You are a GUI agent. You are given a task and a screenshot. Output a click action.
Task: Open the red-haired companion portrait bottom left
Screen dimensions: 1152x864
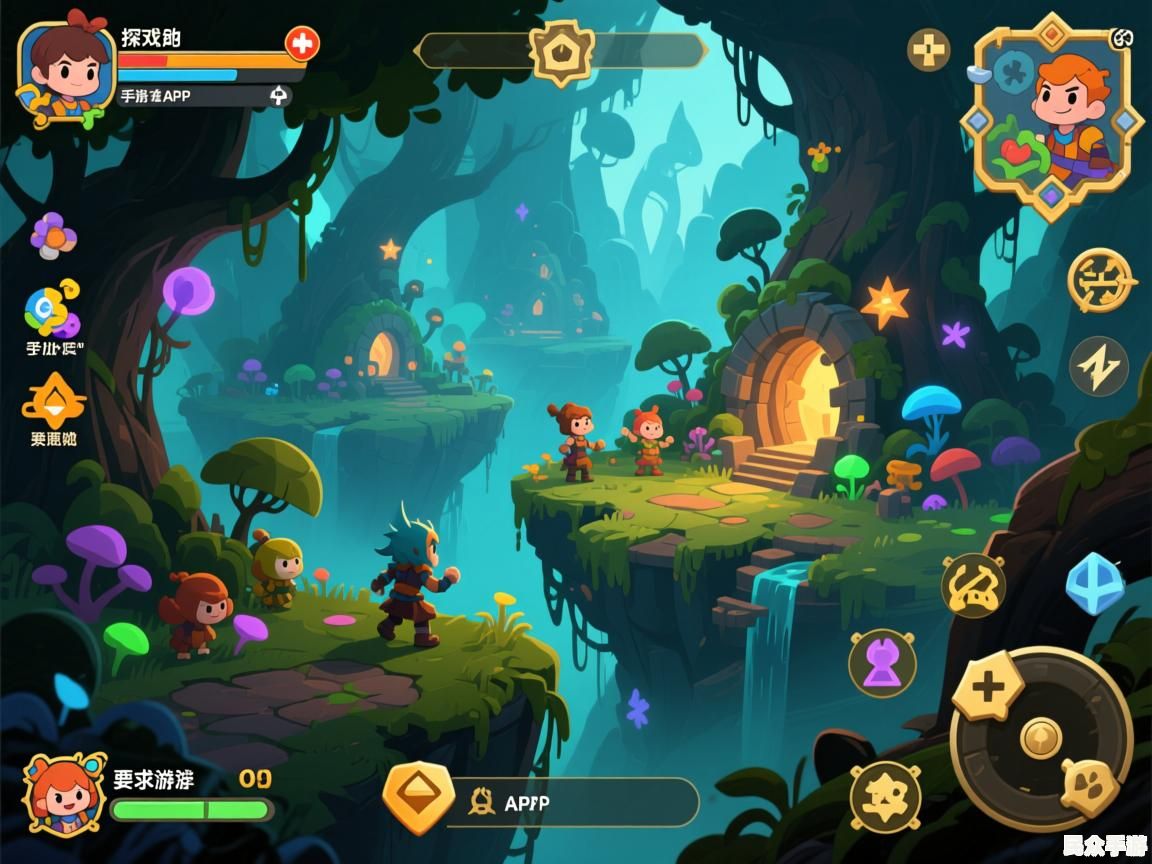pos(65,795)
